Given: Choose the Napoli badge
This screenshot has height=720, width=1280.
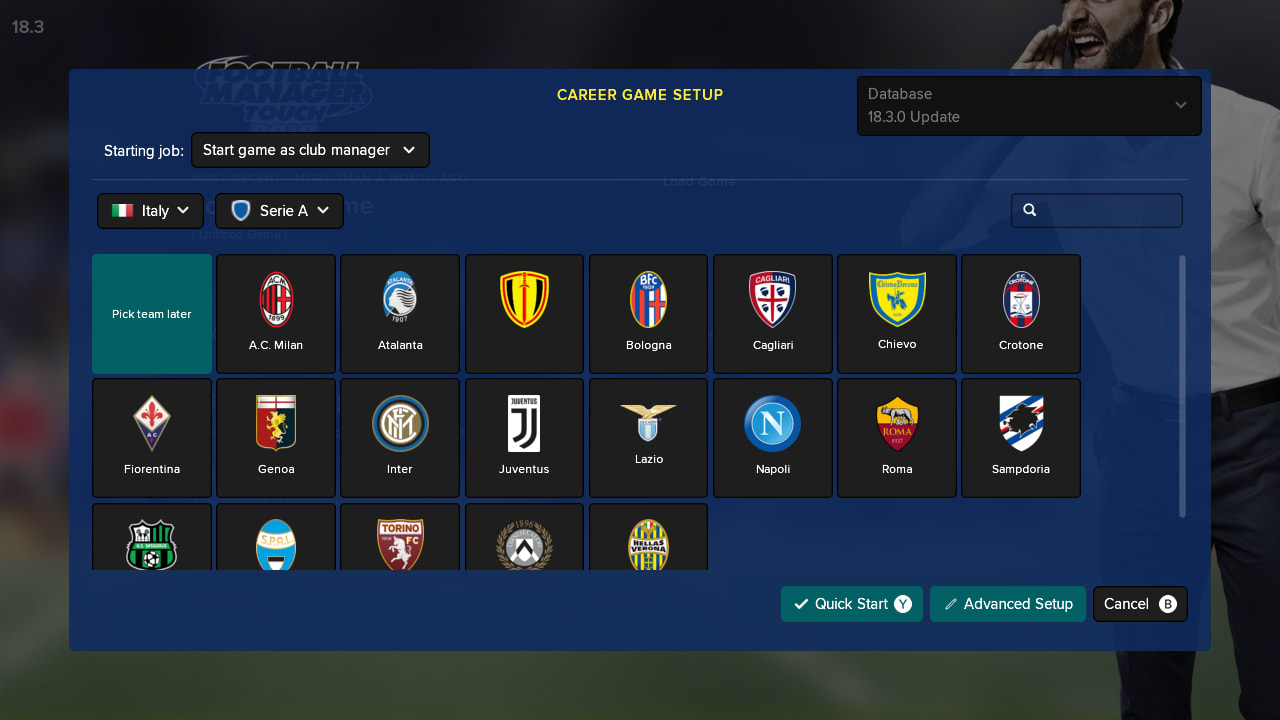Looking at the screenshot, I should click(x=772, y=437).
